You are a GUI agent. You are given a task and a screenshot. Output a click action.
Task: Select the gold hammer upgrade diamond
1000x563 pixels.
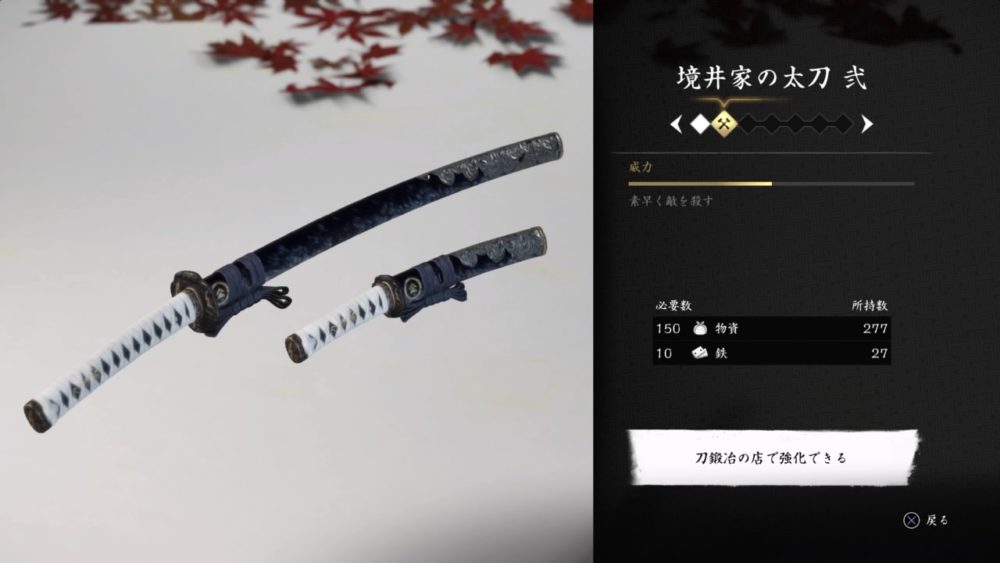point(726,124)
